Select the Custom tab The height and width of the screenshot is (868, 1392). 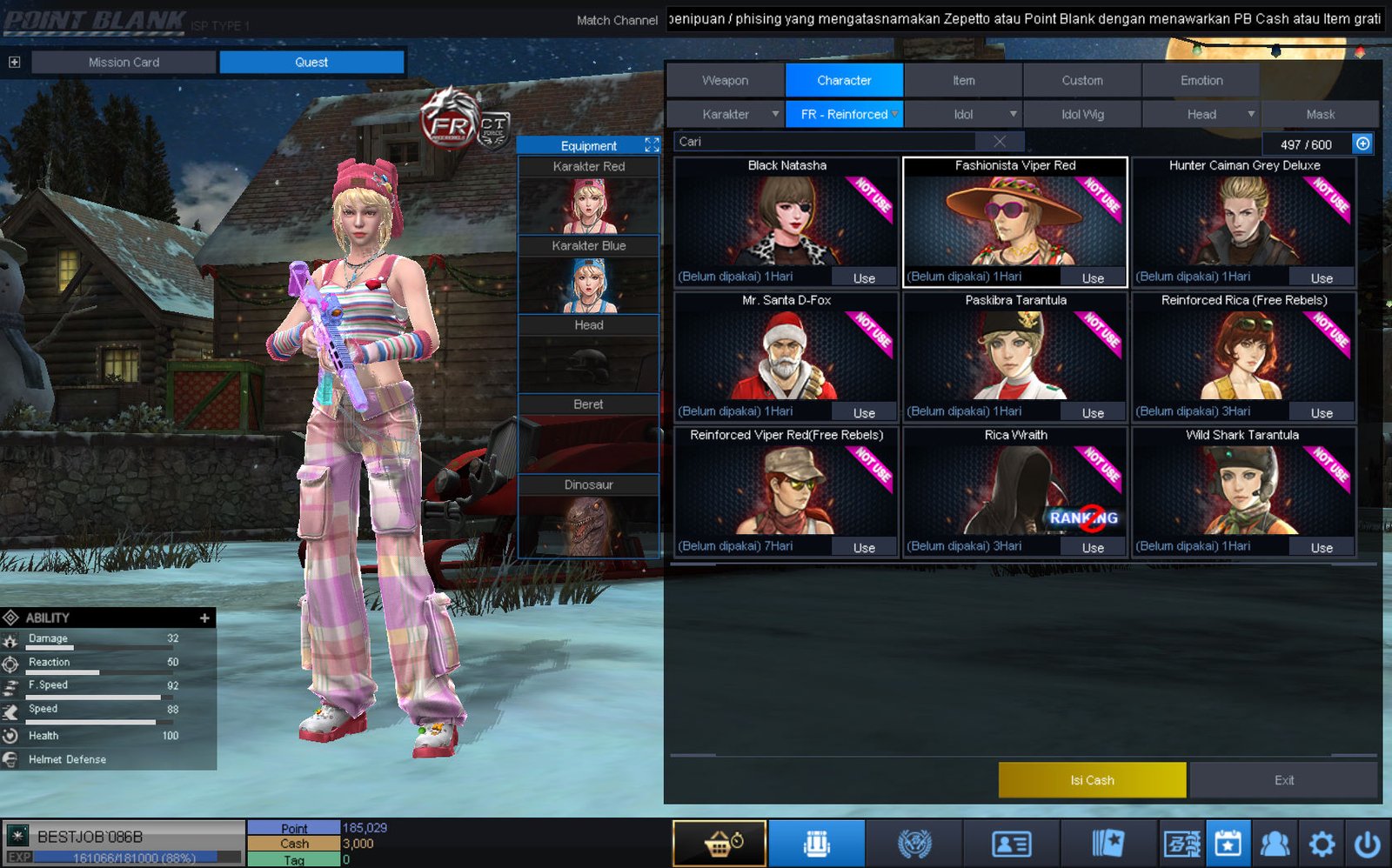point(1081,80)
